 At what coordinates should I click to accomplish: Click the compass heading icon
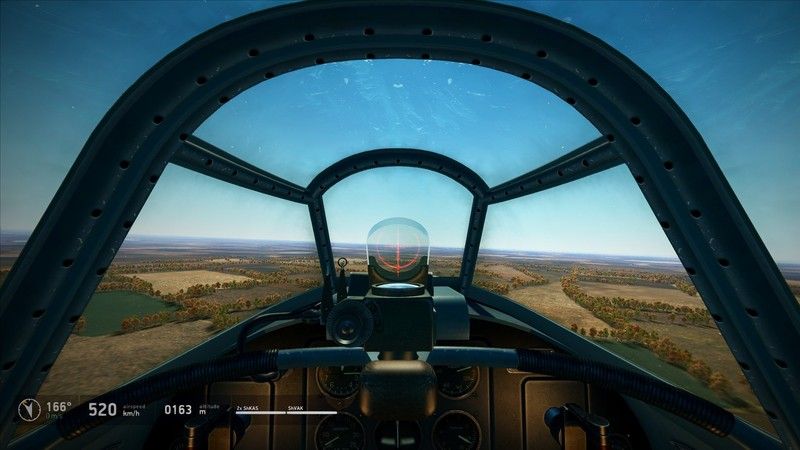(27, 408)
